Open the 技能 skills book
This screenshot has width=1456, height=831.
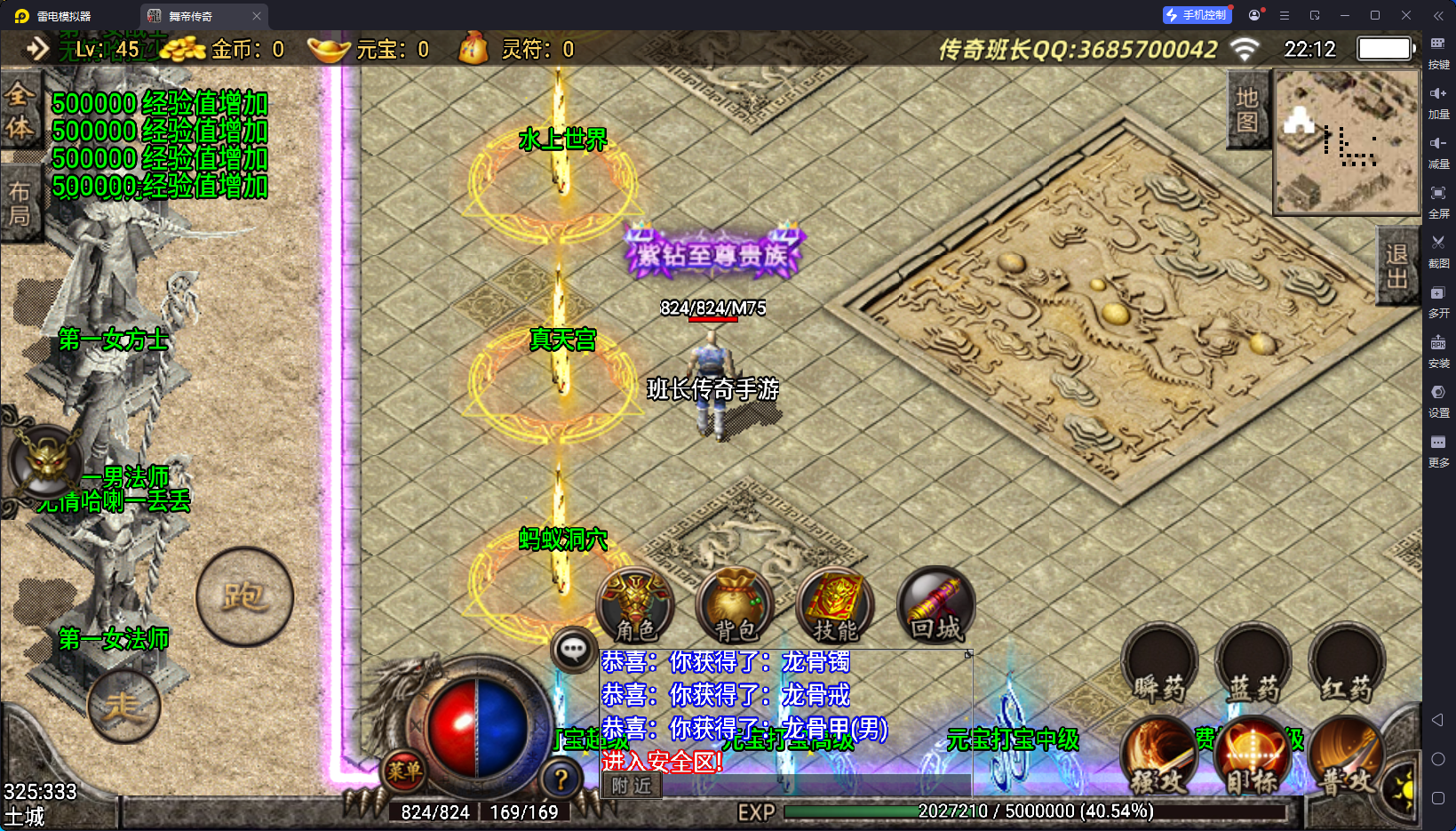pos(835,606)
